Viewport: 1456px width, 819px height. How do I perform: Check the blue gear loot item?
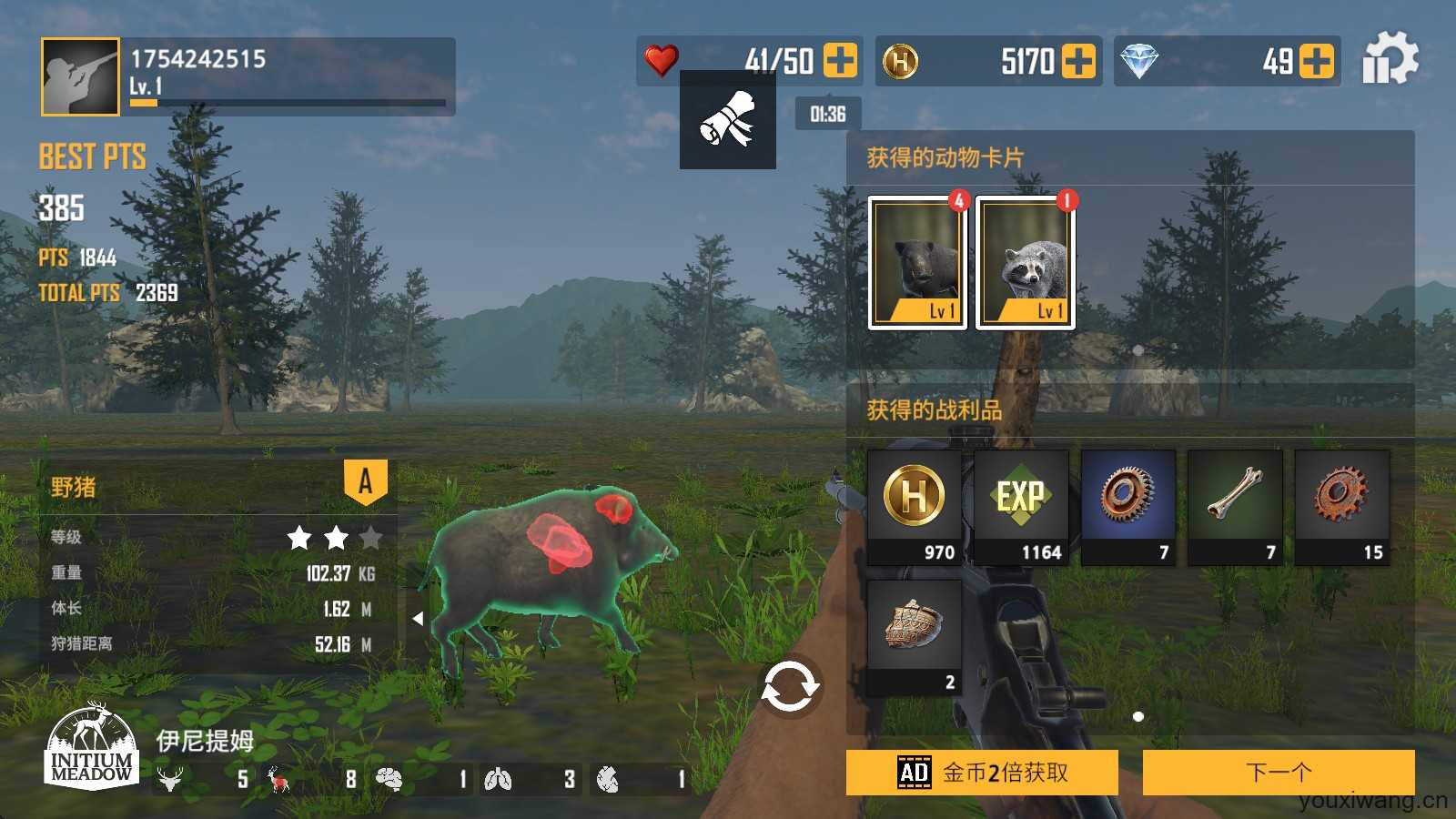tap(1128, 507)
